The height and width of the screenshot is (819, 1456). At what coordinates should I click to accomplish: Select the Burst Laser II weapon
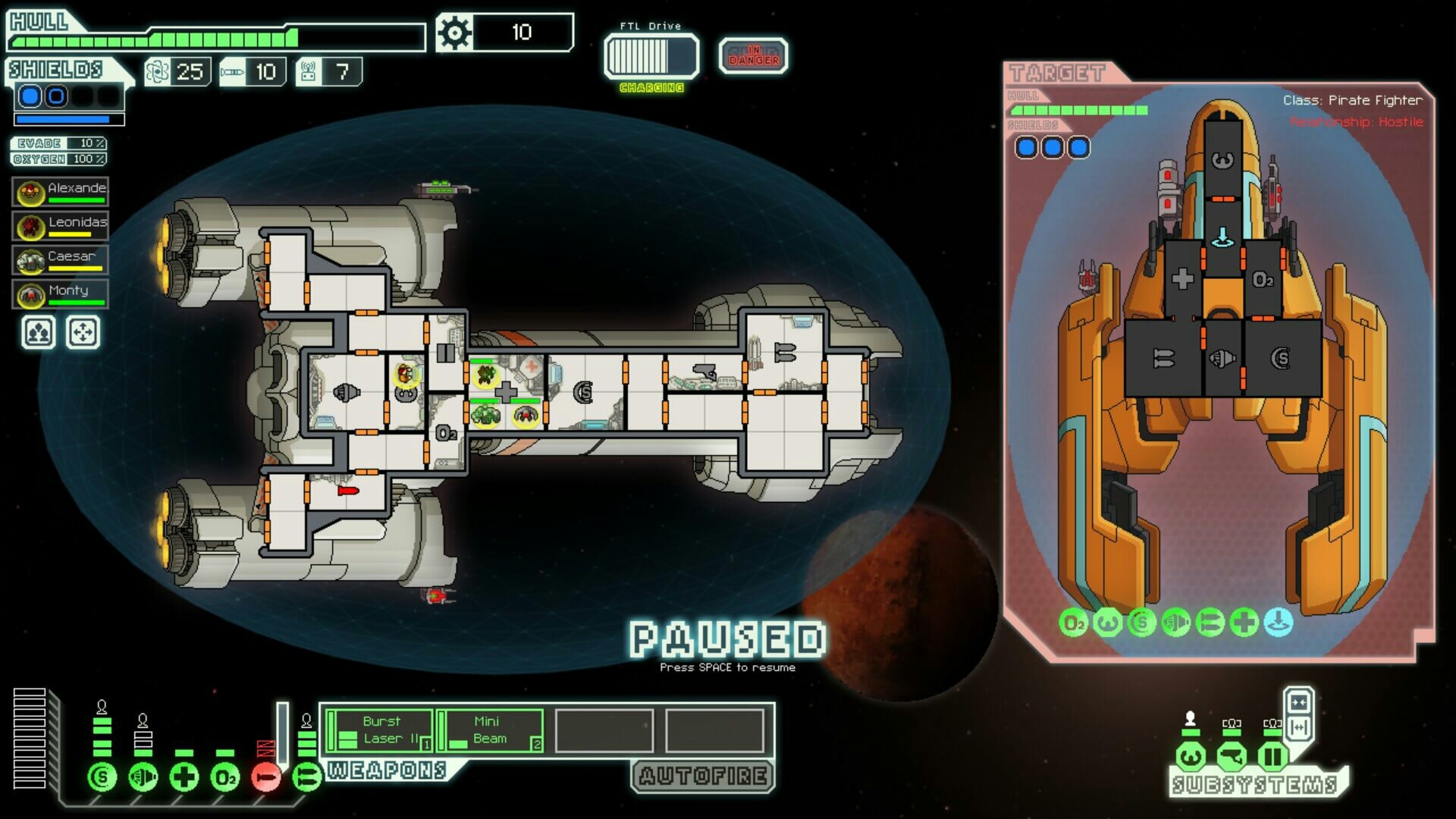(380, 731)
